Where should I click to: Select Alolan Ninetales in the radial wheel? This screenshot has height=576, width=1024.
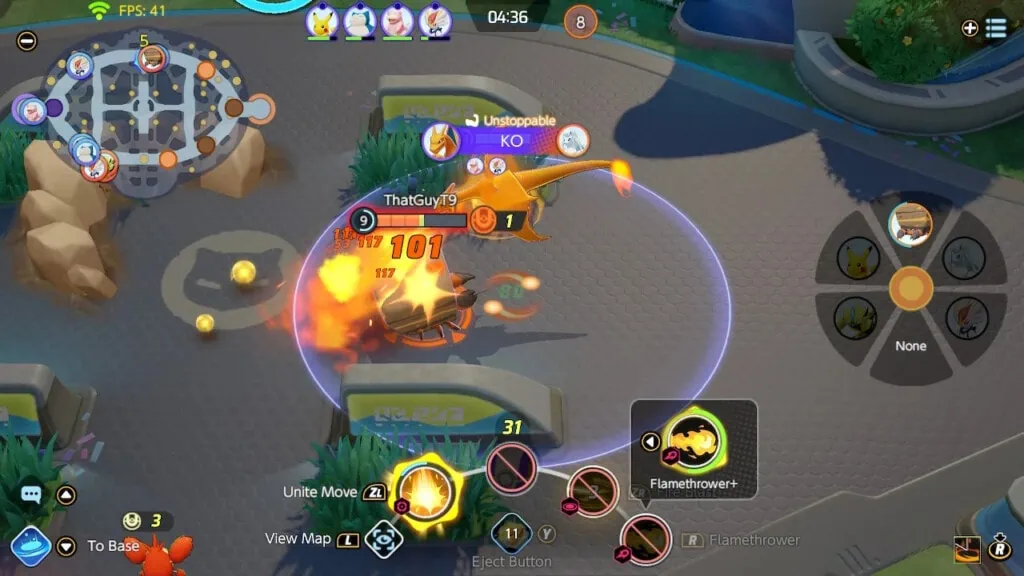(x=965, y=258)
